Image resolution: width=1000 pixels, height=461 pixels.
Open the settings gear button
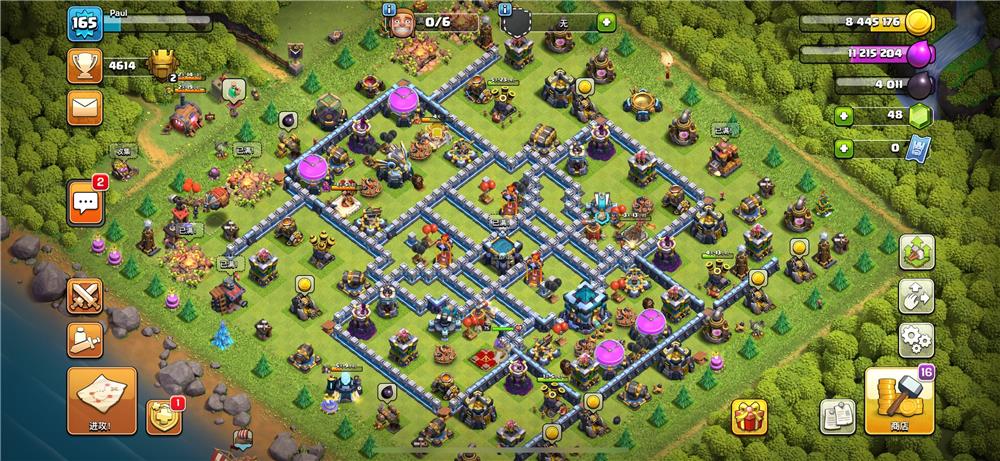pos(917,340)
